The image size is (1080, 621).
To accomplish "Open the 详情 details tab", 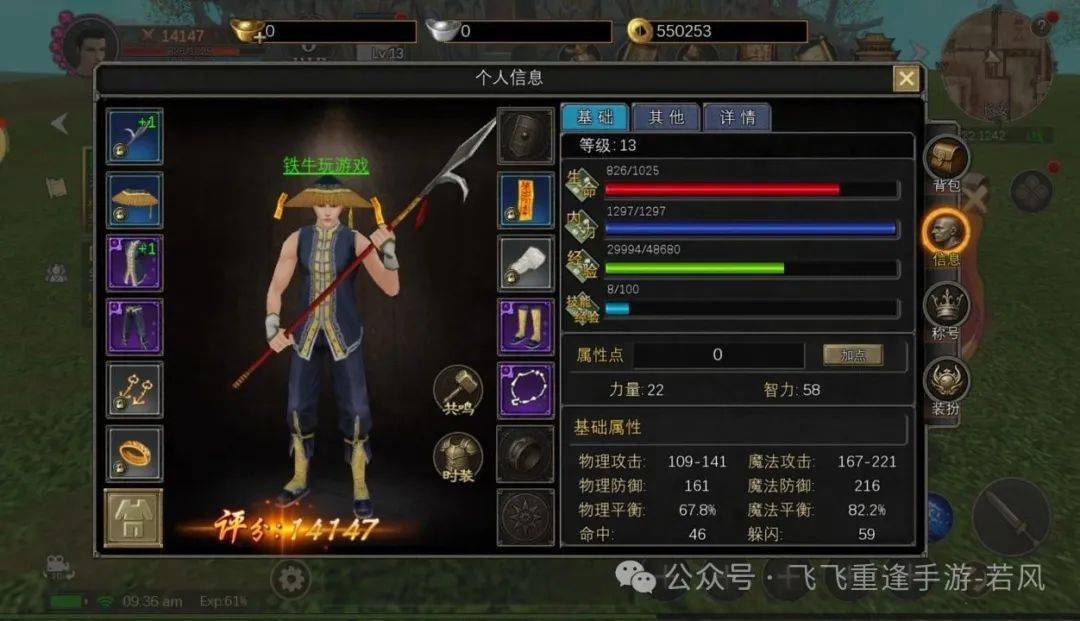I will point(737,117).
